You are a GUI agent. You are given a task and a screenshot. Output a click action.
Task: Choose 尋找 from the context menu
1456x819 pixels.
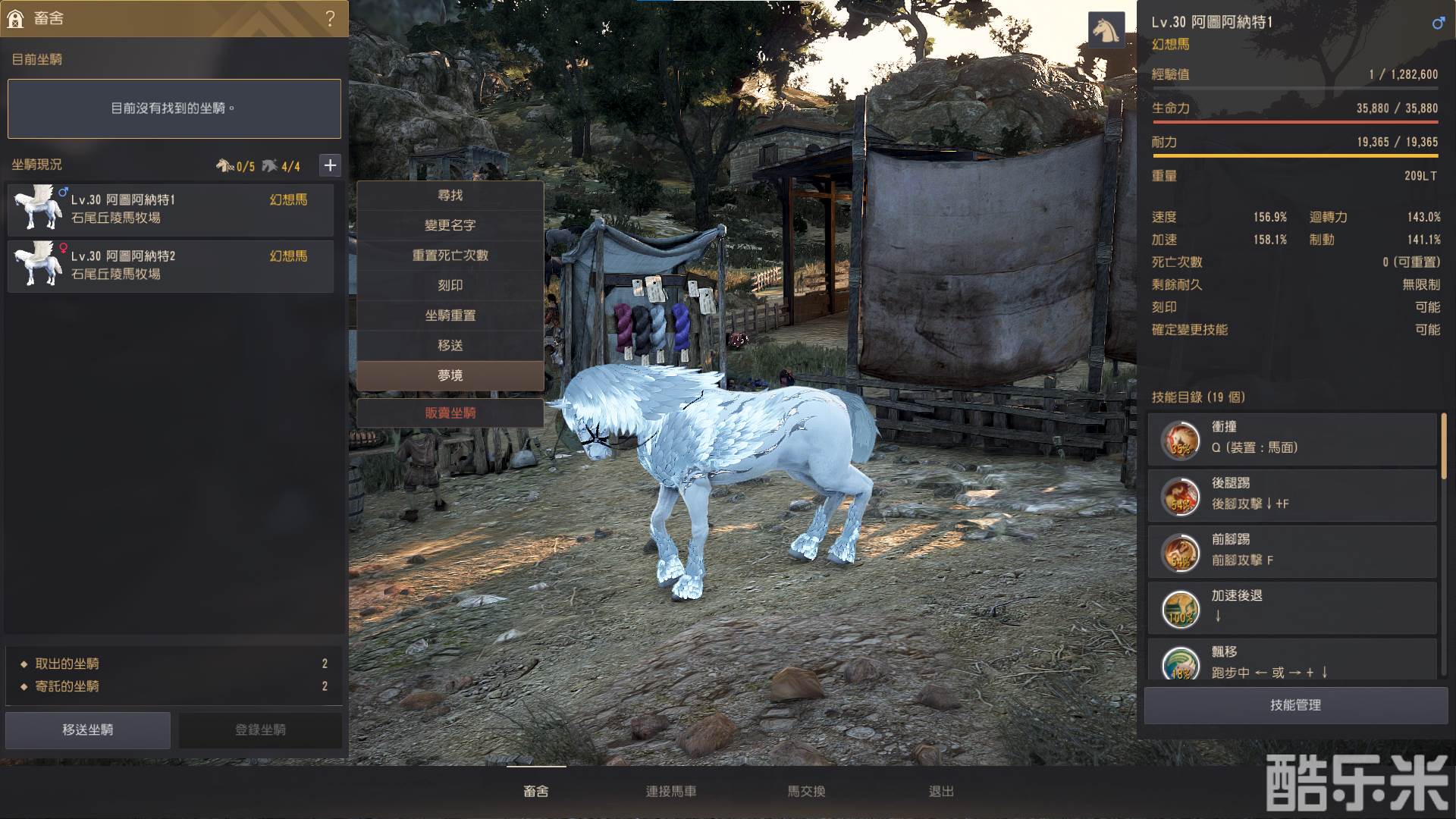[450, 196]
